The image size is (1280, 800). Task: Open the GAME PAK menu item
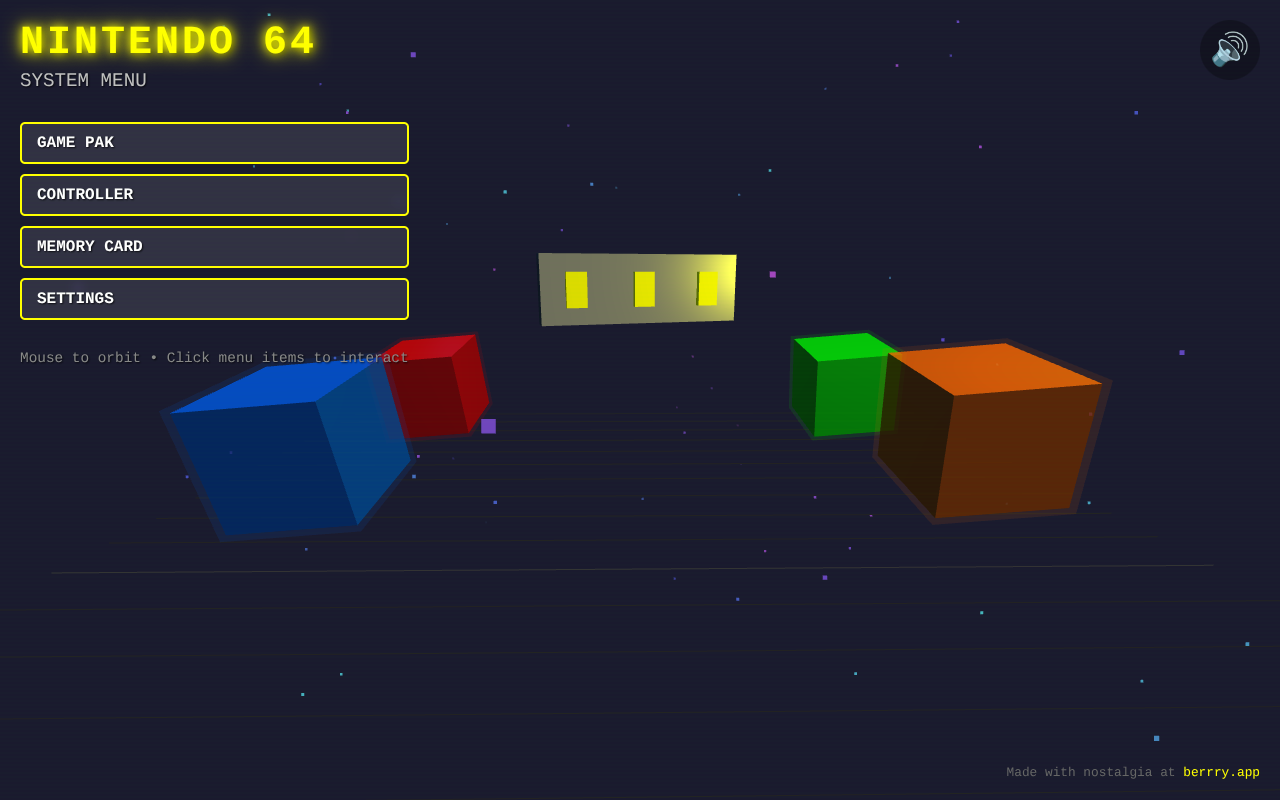(x=214, y=143)
